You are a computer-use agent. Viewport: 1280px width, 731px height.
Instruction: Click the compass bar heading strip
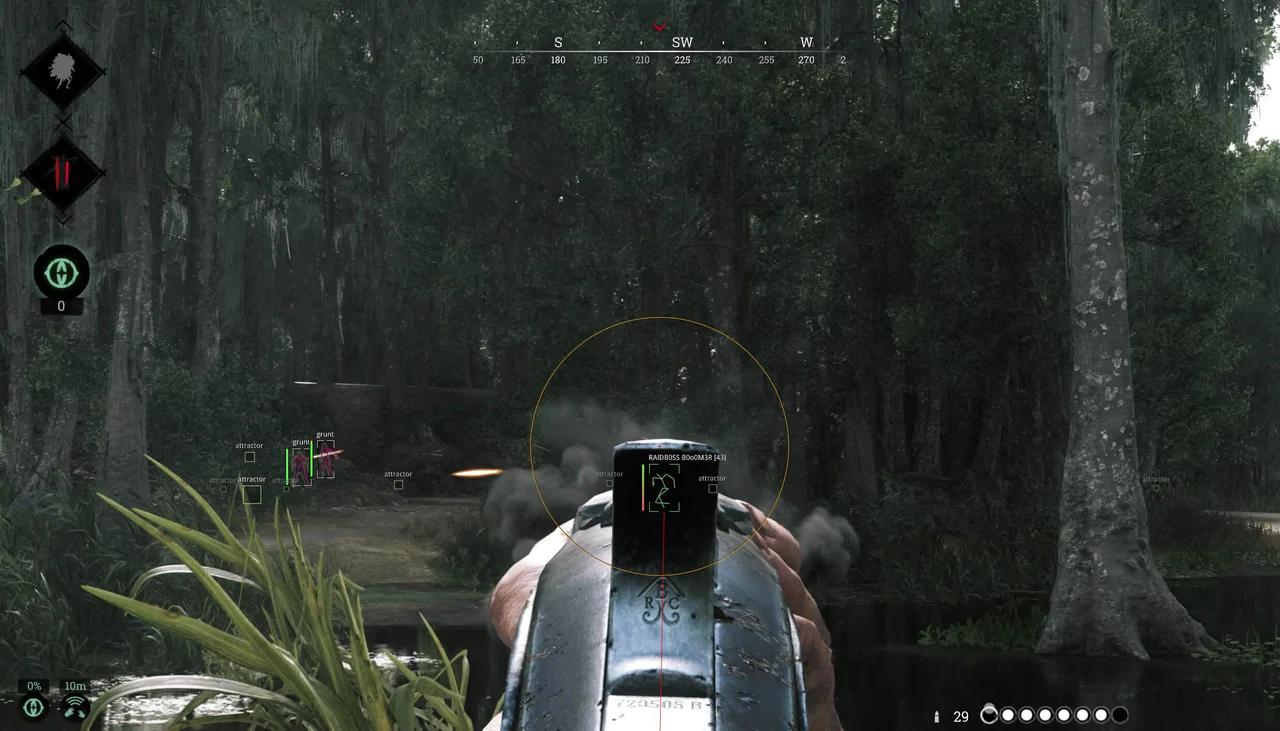pyautogui.click(x=660, y=51)
